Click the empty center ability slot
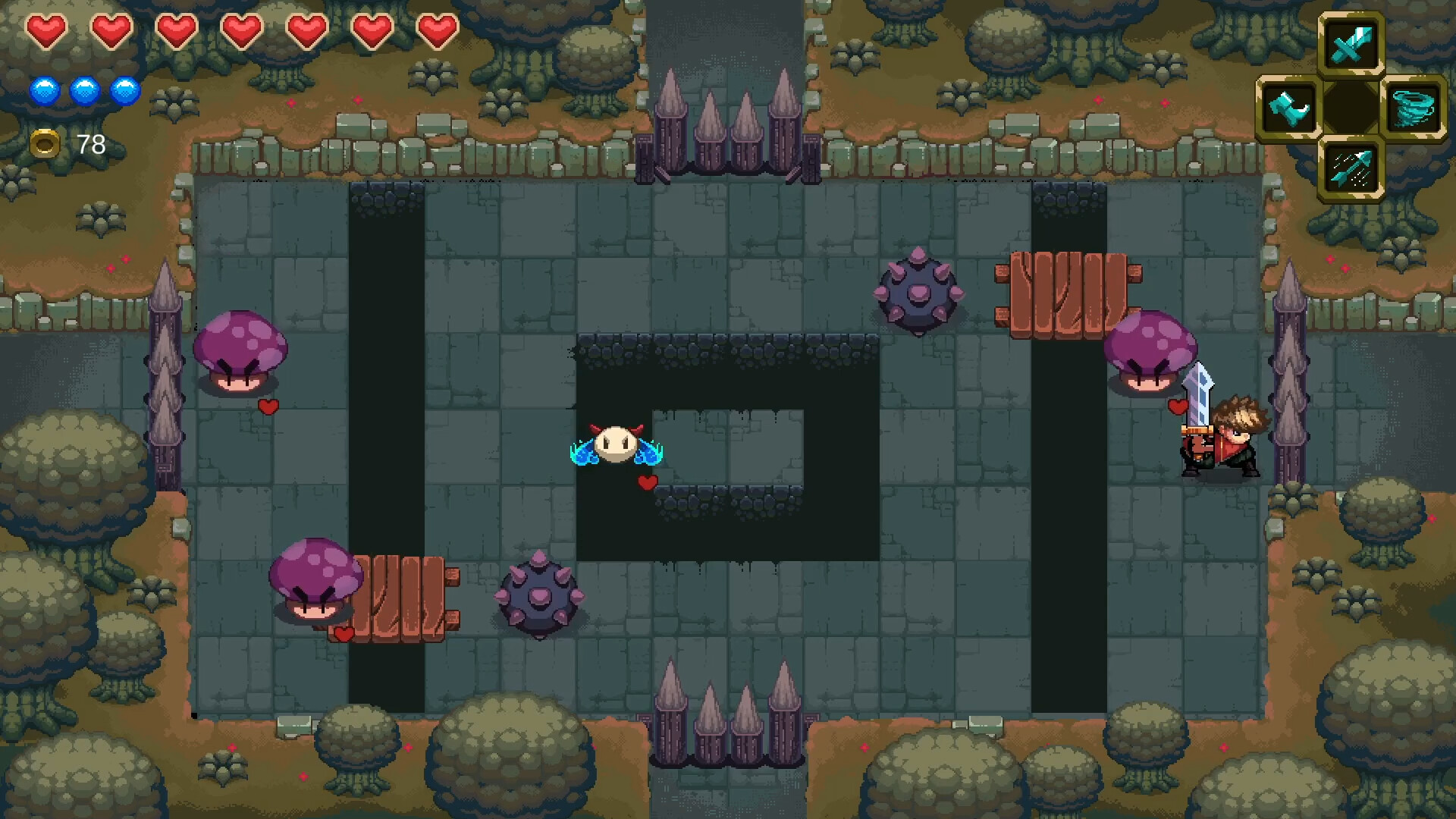Image resolution: width=1456 pixels, height=819 pixels. (1352, 106)
